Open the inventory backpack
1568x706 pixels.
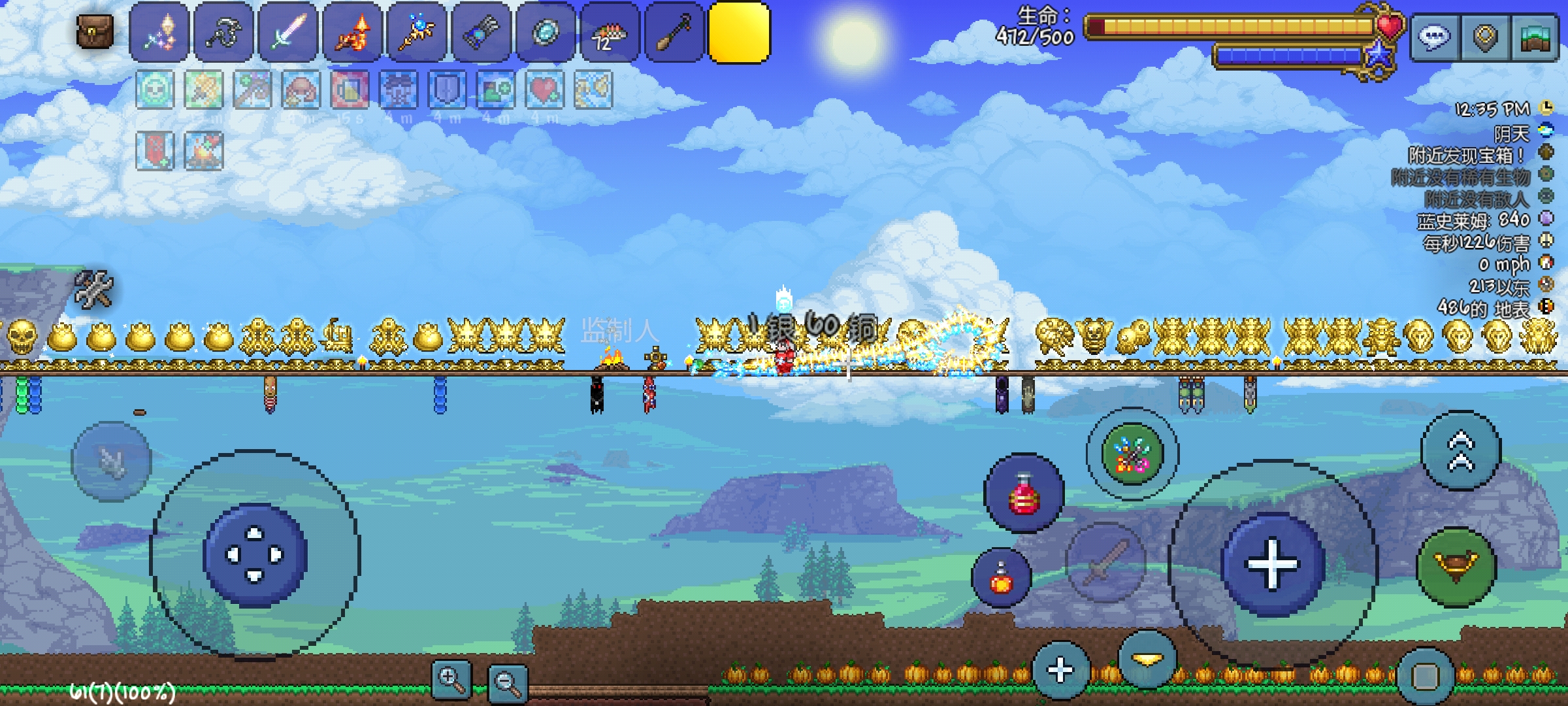pos(95,31)
